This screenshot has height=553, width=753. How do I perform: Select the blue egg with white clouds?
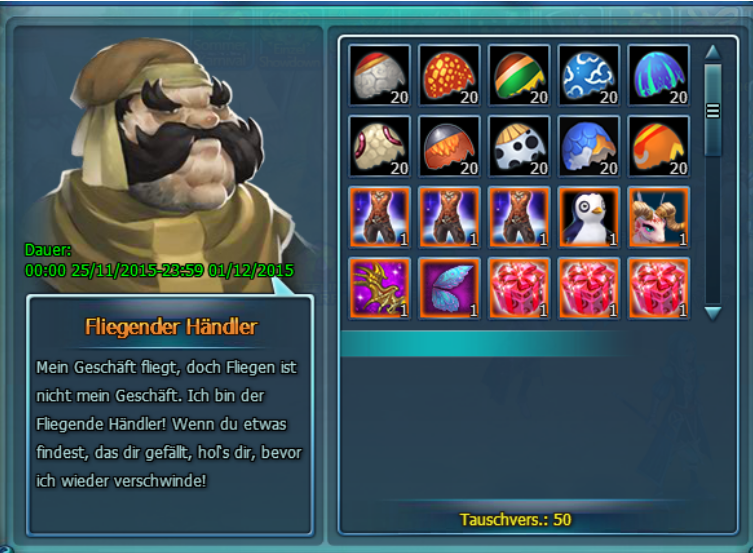coord(589,75)
